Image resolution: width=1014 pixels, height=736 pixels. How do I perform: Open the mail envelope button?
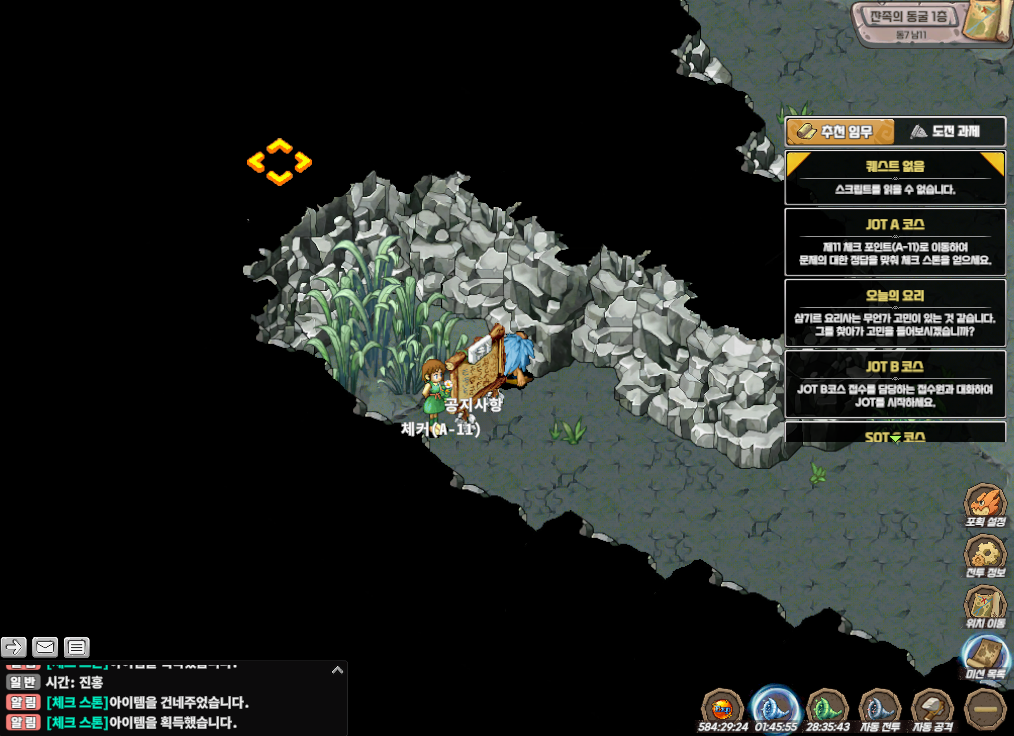(45, 646)
